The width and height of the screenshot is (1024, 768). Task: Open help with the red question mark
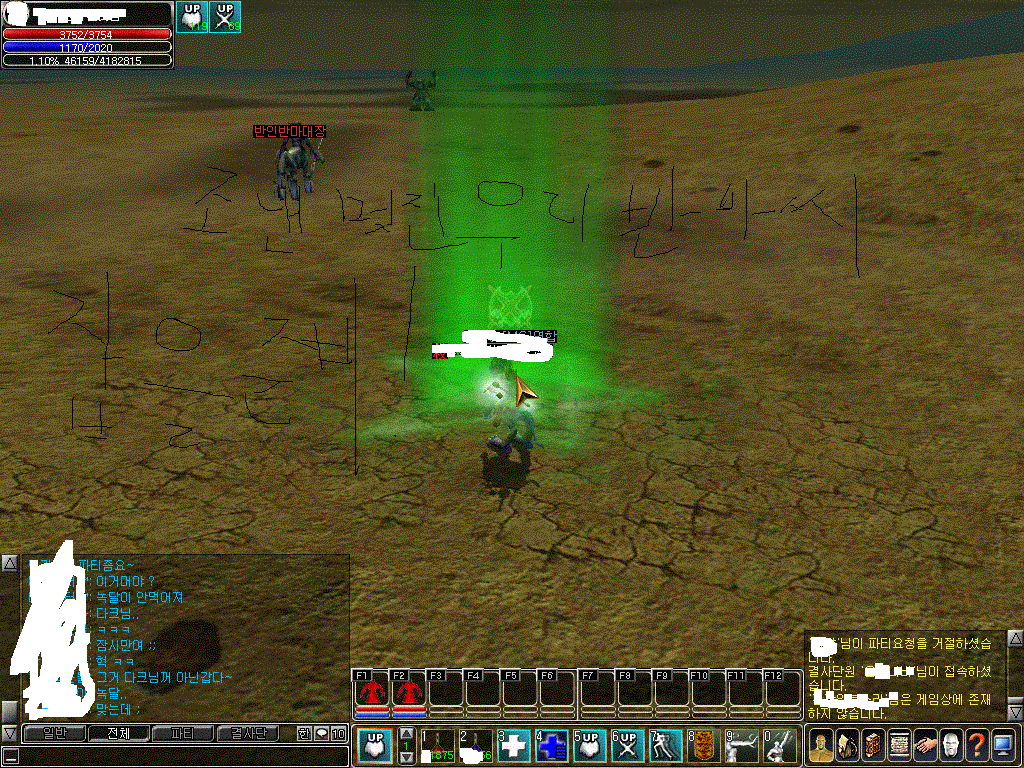(x=976, y=746)
